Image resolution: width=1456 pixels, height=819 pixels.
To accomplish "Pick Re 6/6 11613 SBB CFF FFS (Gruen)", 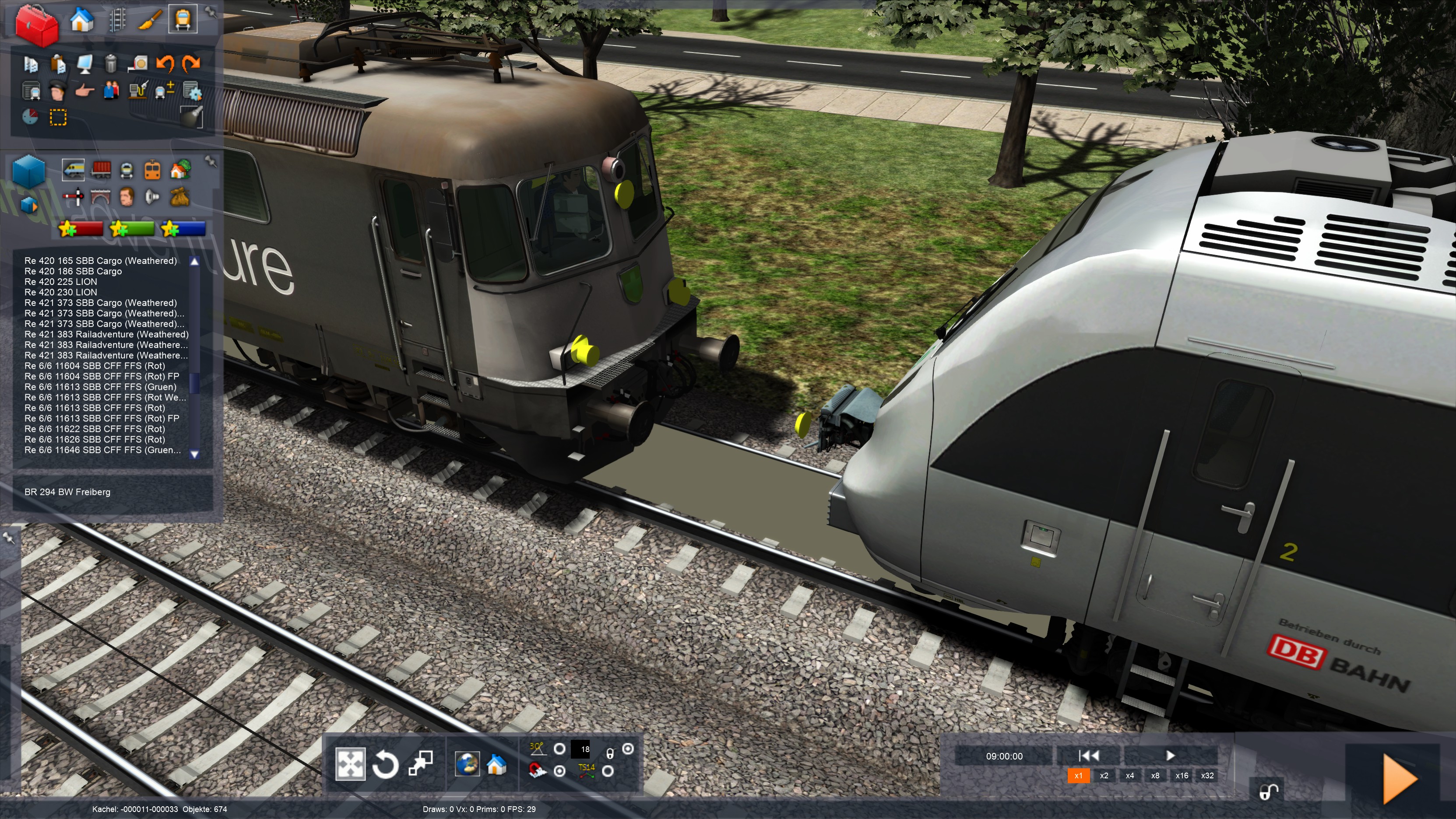I will pyautogui.click(x=100, y=387).
